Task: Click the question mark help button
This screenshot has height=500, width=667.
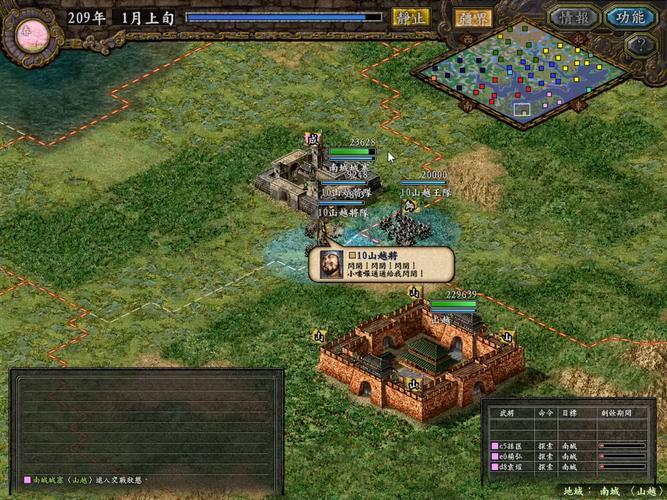Action: click(x=639, y=44)
